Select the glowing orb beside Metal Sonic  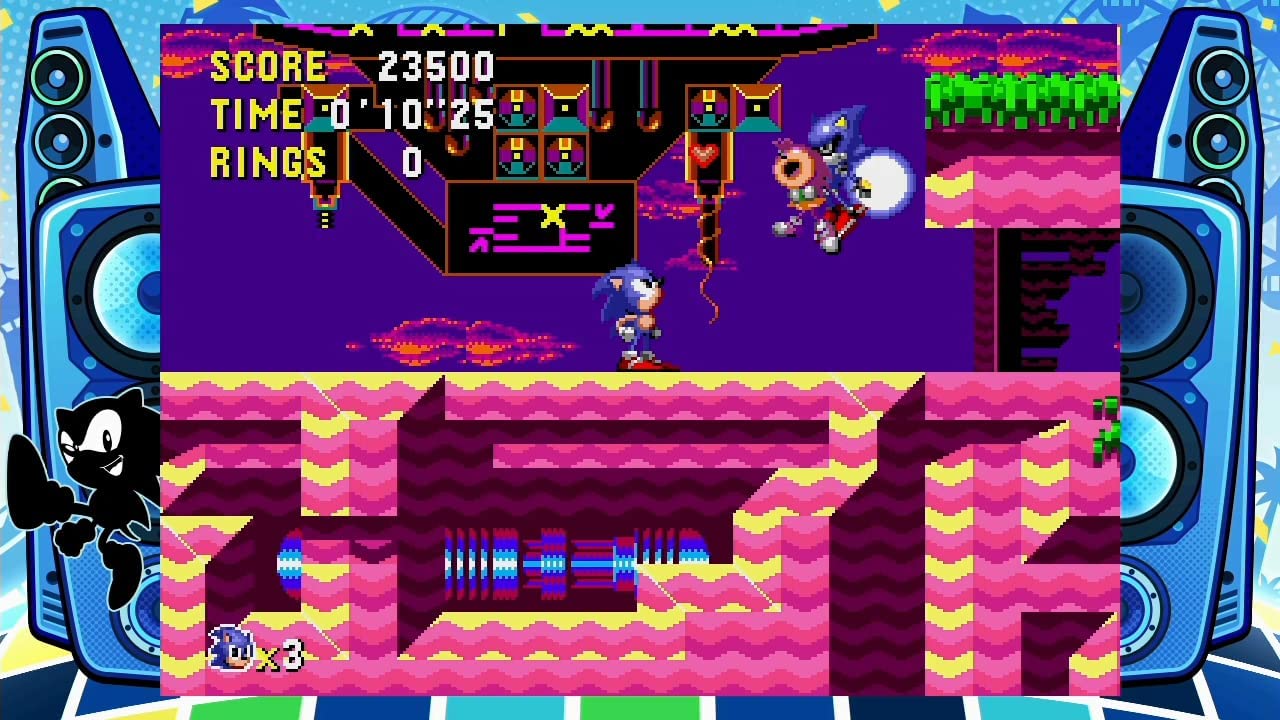pyautogui.click(x=880, y=180)
